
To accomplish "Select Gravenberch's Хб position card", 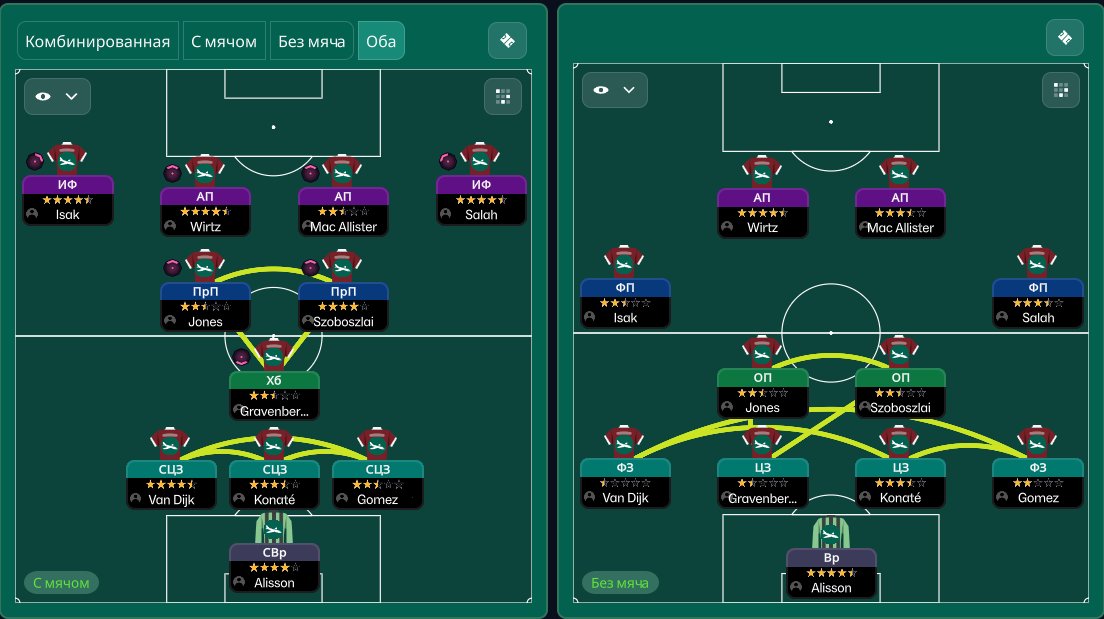I will (x=274, y=395).
